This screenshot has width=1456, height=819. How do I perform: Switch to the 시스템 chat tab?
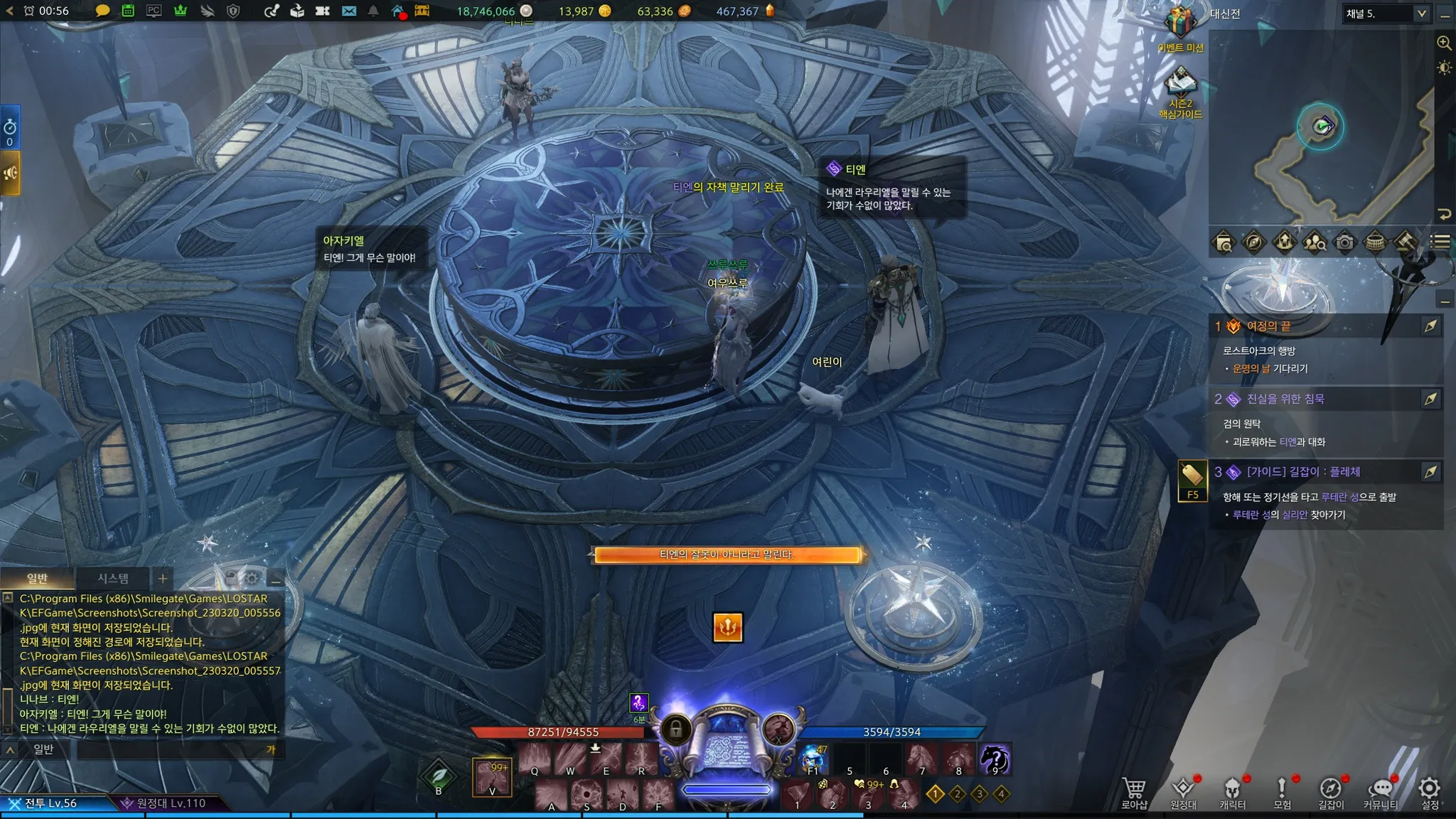pos(113,579)
